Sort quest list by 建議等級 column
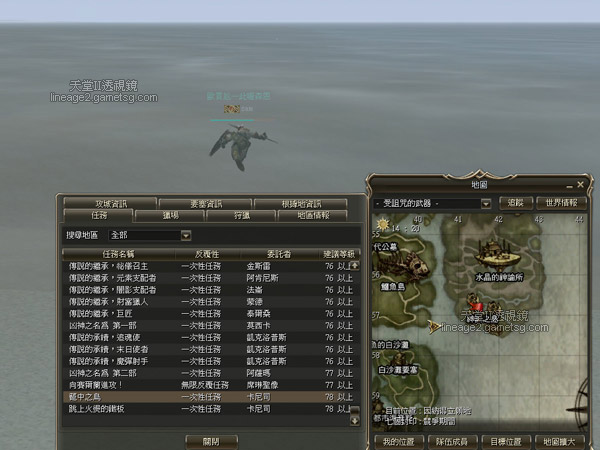 [x=337, y=254]
